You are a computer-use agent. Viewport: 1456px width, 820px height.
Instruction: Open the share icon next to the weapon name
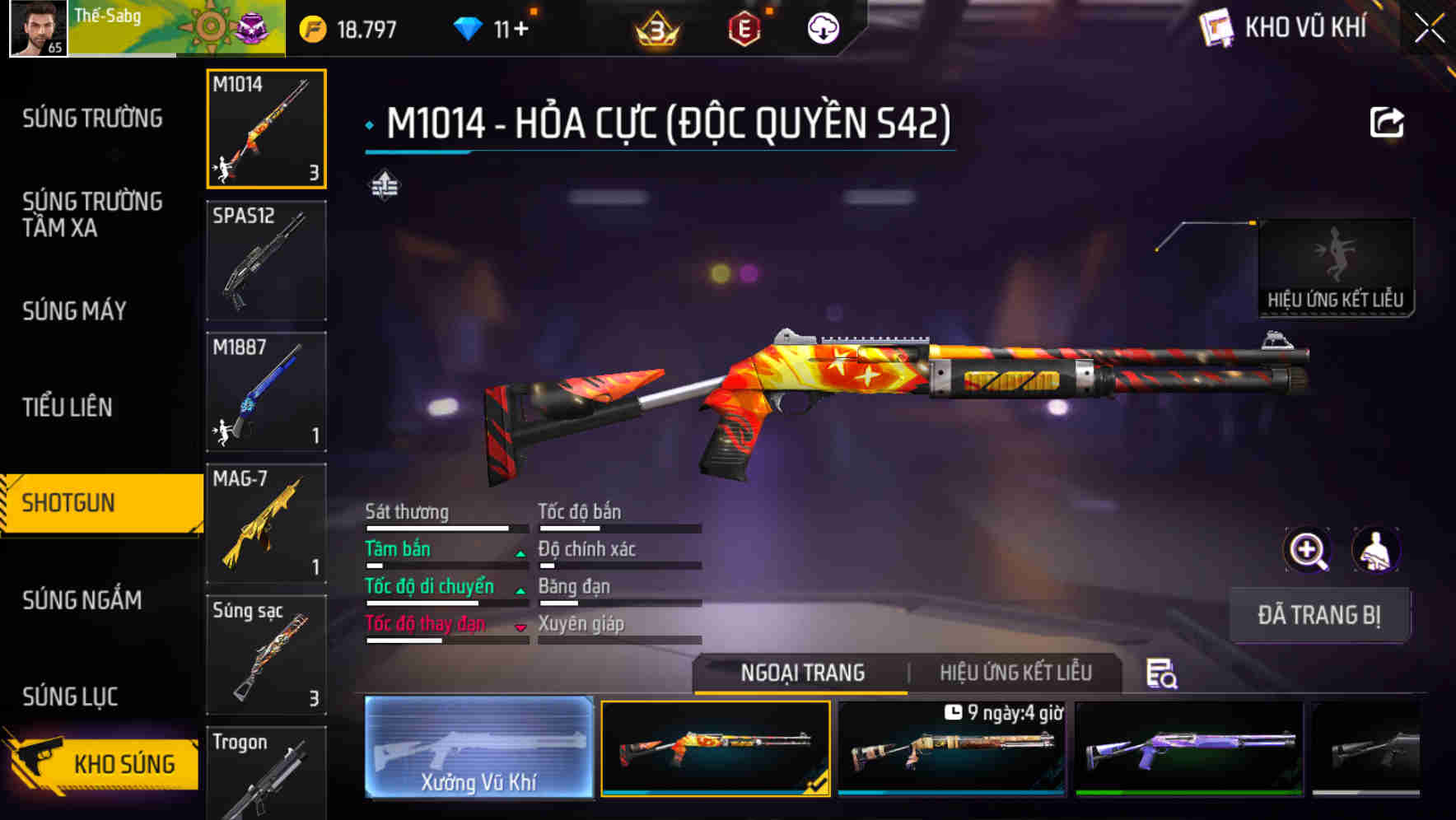pos(1388,121)
